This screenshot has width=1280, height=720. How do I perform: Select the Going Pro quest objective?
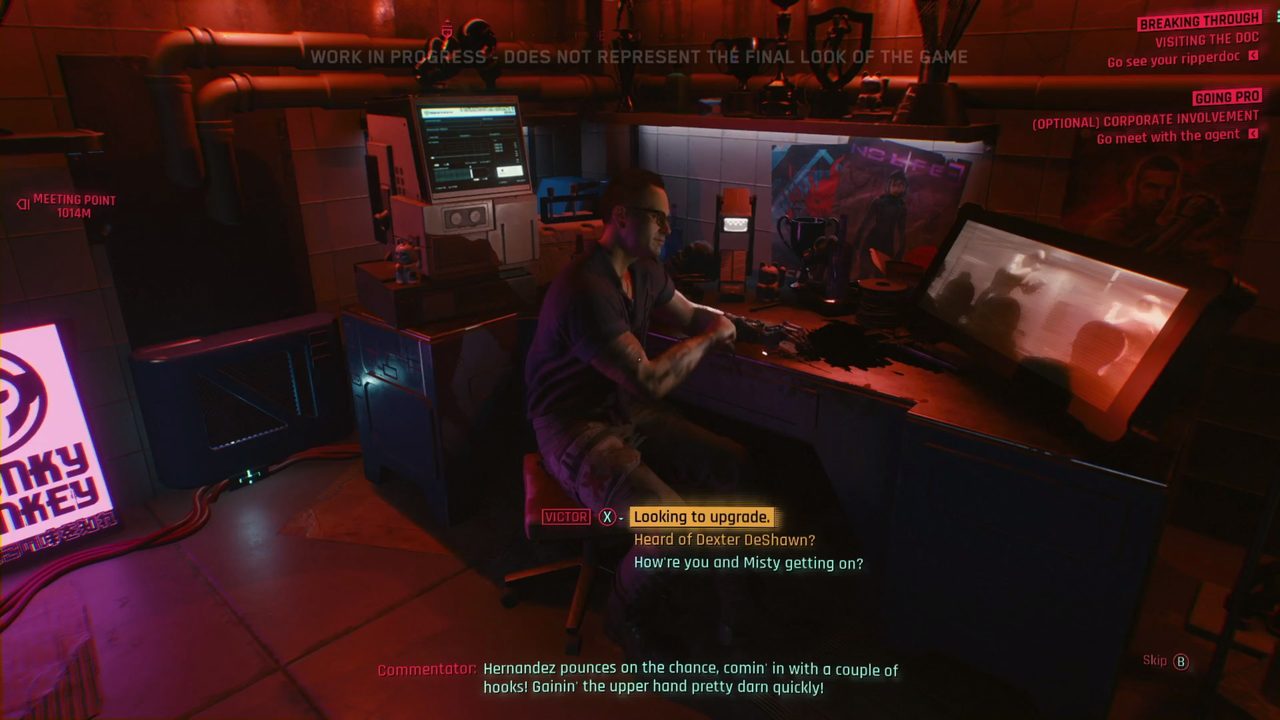click(1226, 98)
